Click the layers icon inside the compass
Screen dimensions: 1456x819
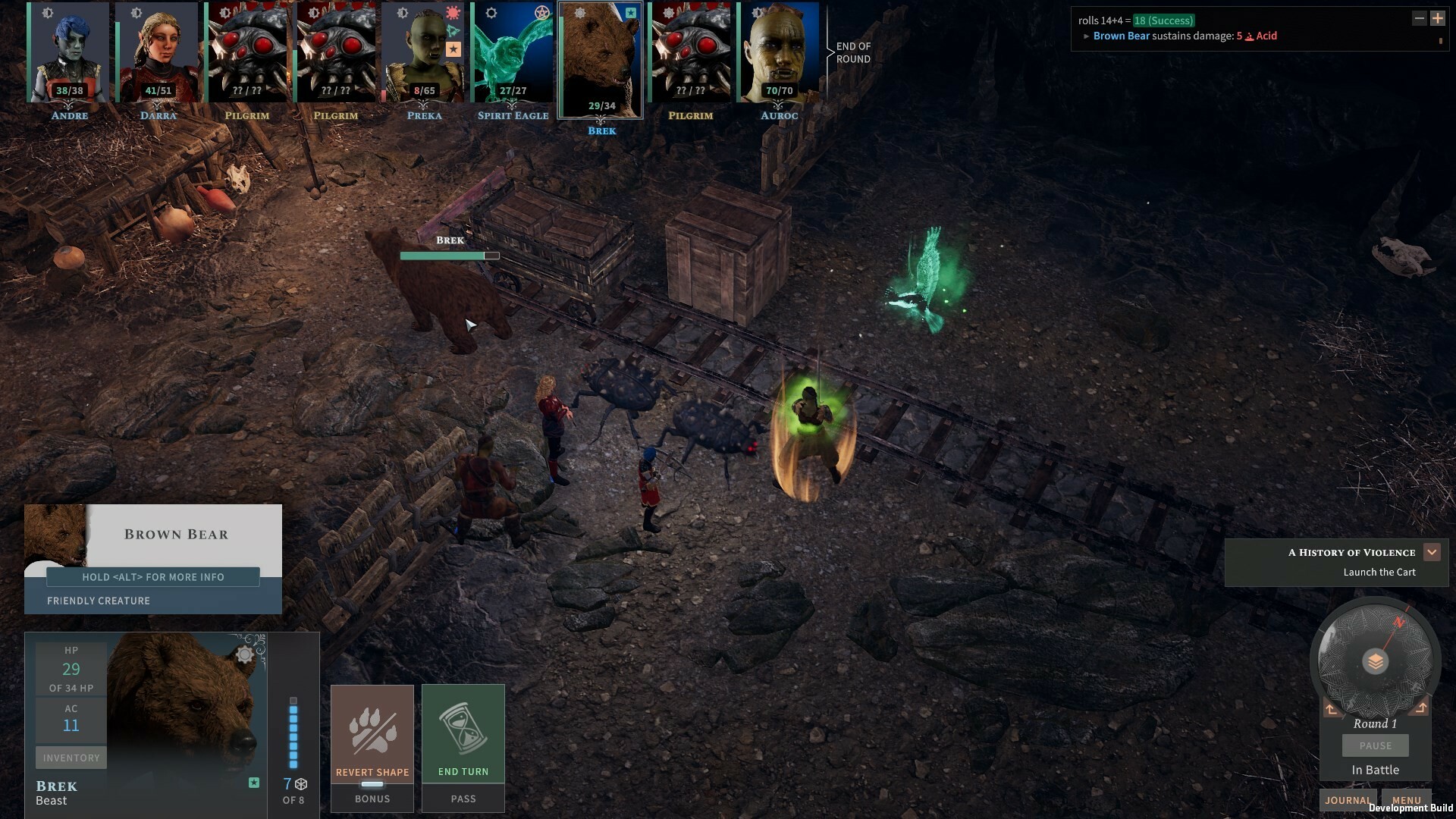(1375, 661)
